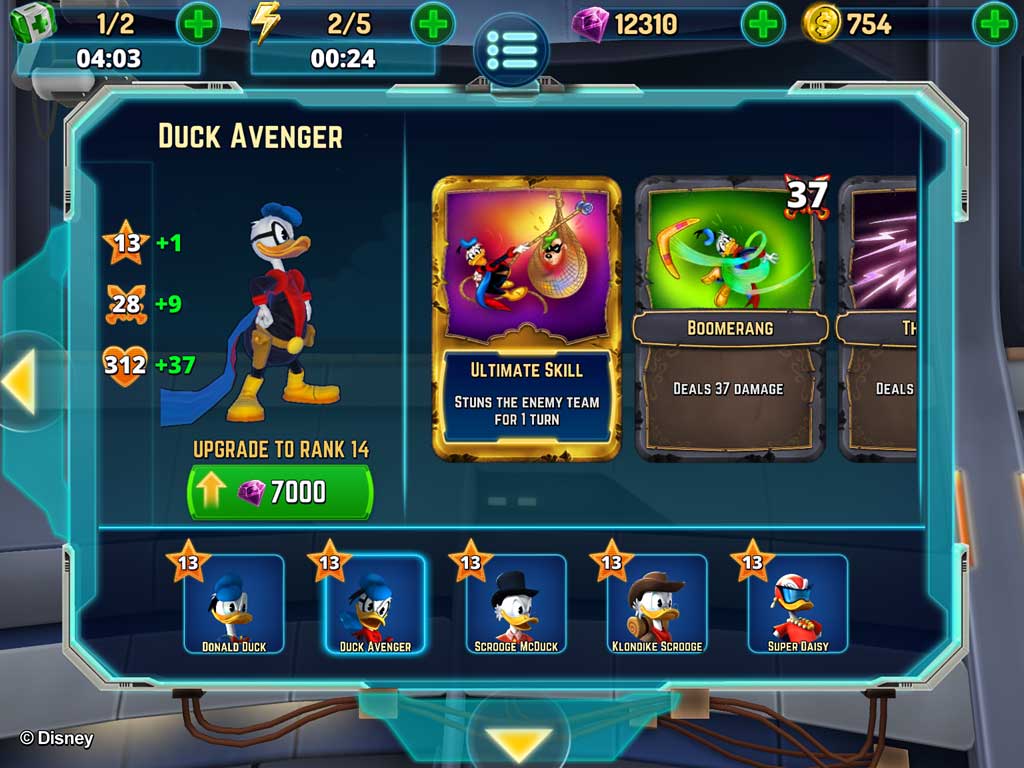Select the Boomerang skill card
1024x768 pixels.
pos(730,318)
